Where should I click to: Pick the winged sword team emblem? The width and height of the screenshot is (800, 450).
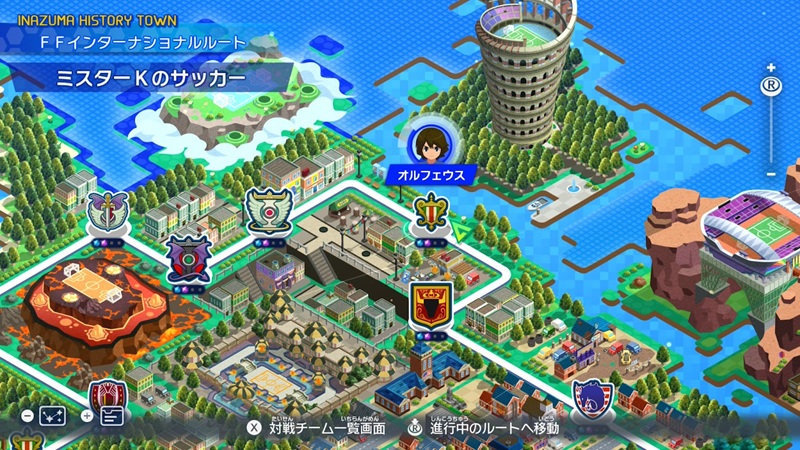(104, 211)
